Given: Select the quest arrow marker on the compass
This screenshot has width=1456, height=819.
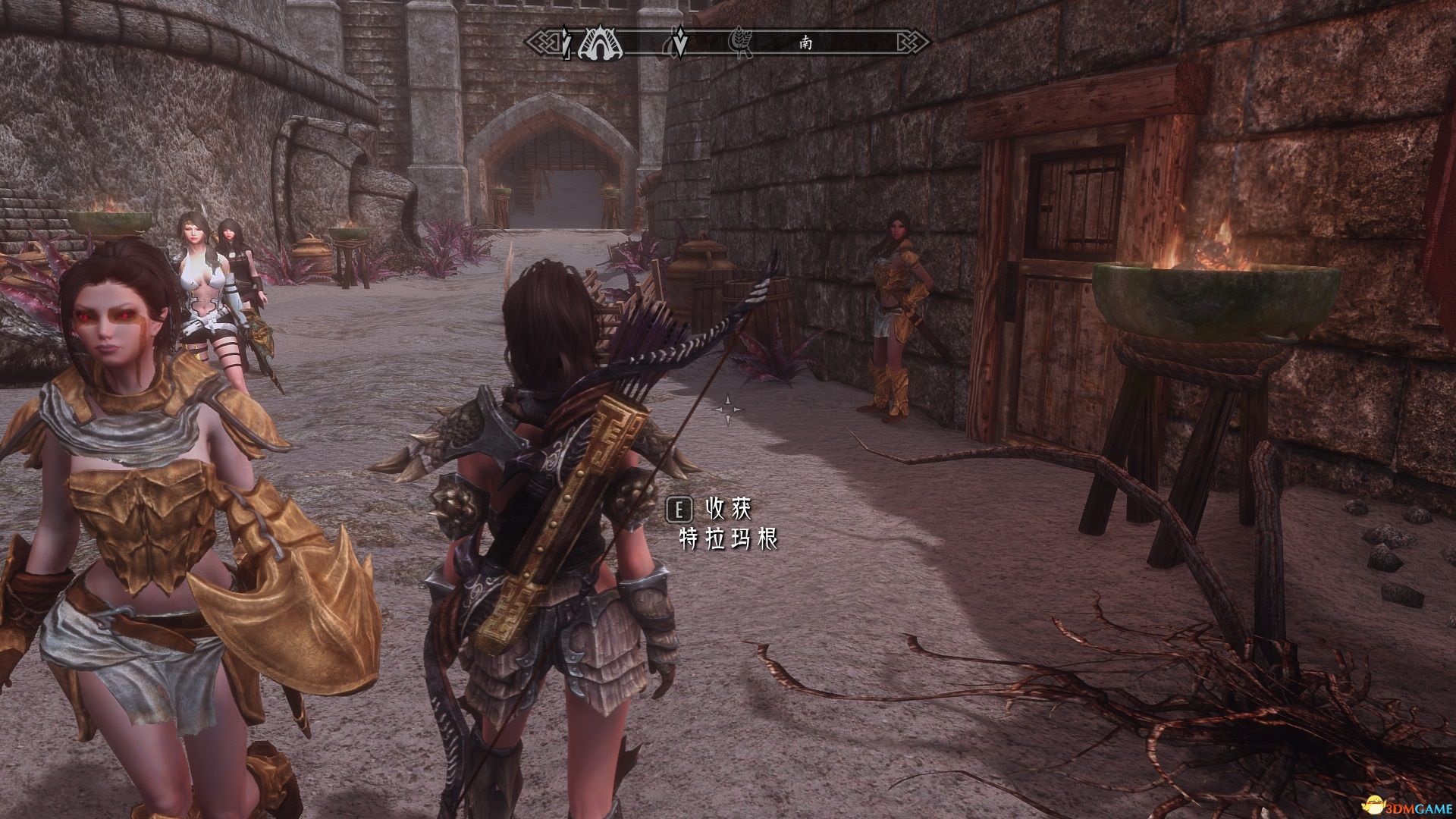Looking at the screenshot, I should 680,44.
